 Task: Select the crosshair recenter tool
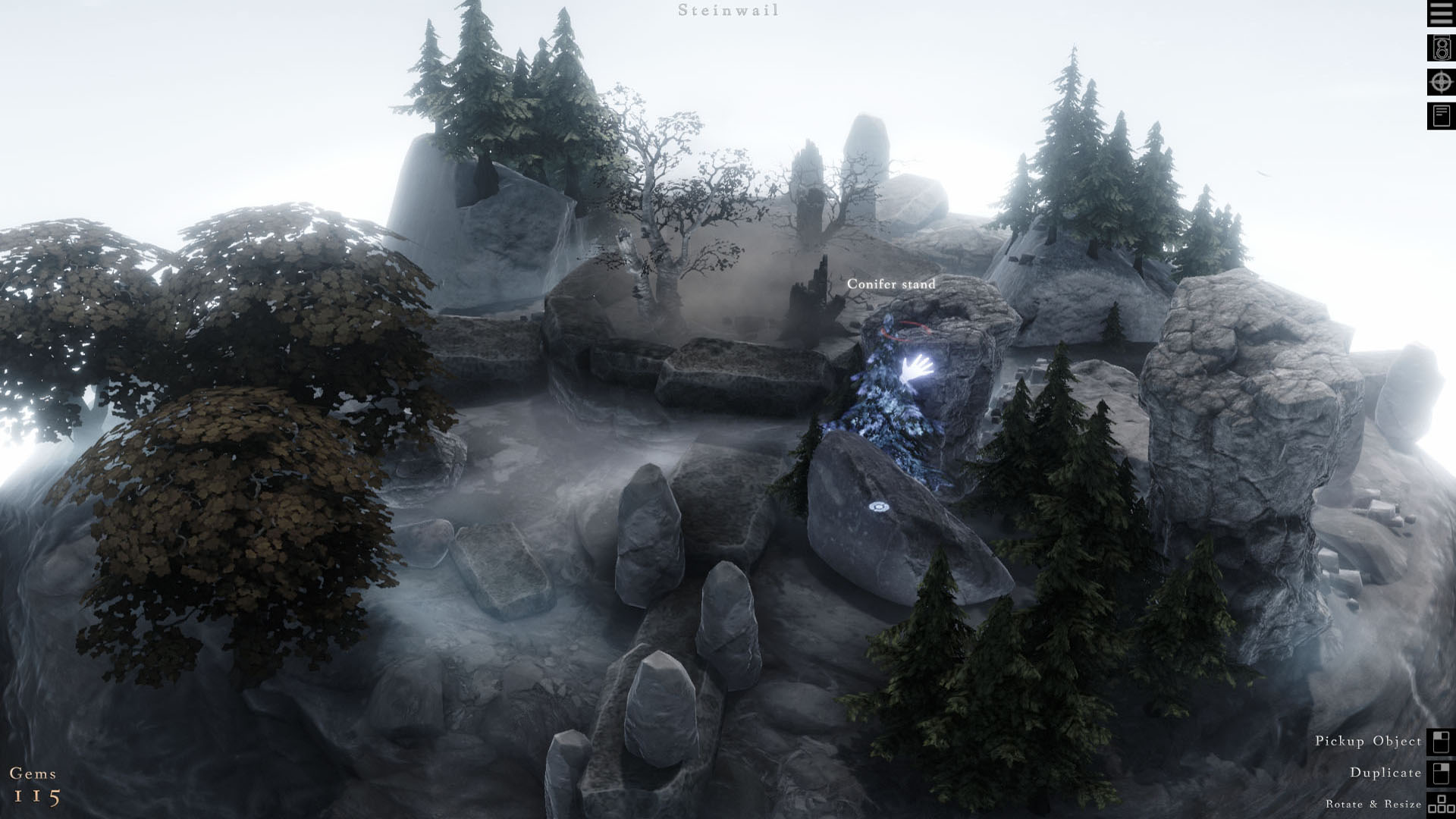tap(1440, 83)
